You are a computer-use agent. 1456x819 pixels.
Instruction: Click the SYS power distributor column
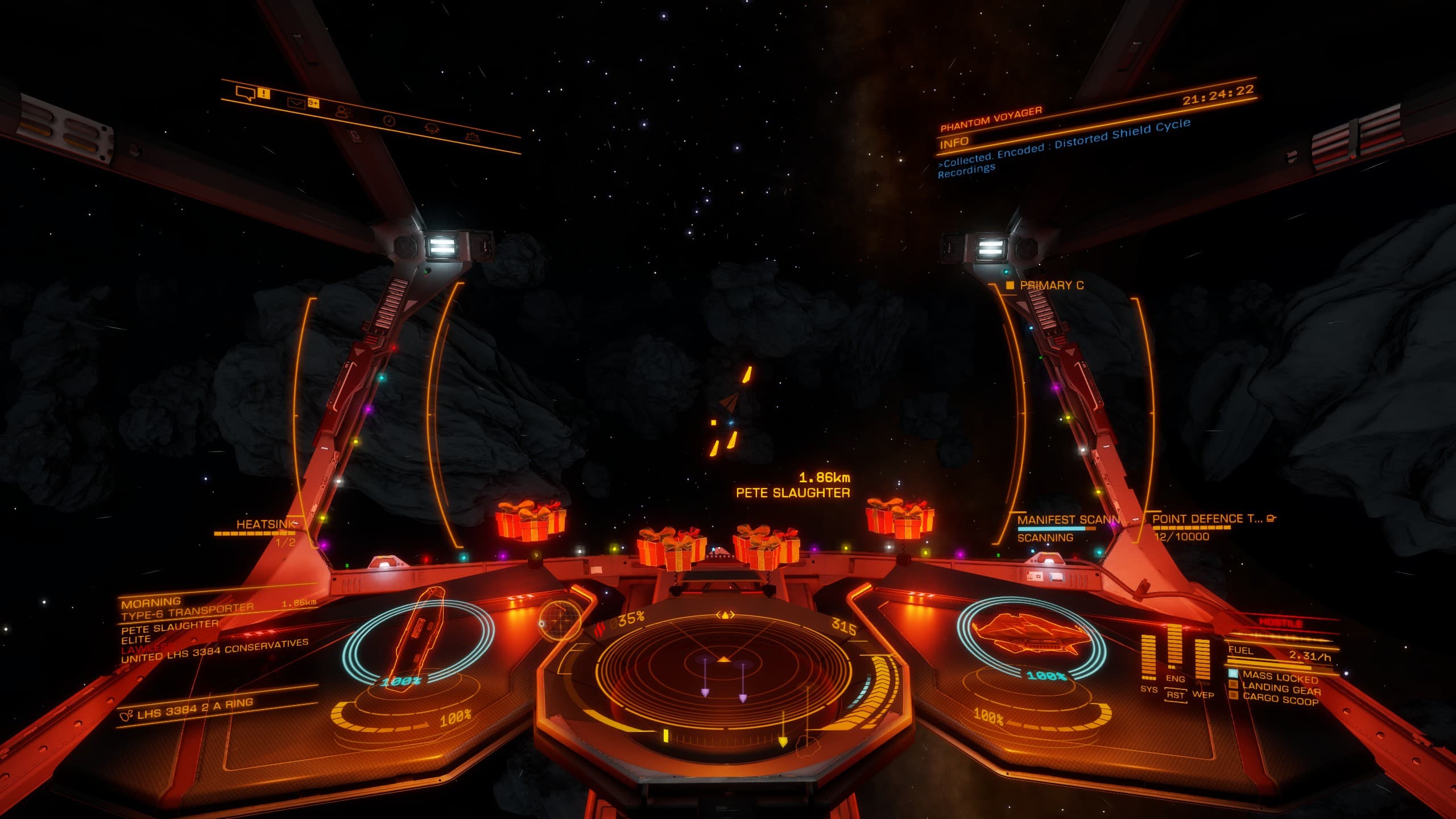point(1148,657)
